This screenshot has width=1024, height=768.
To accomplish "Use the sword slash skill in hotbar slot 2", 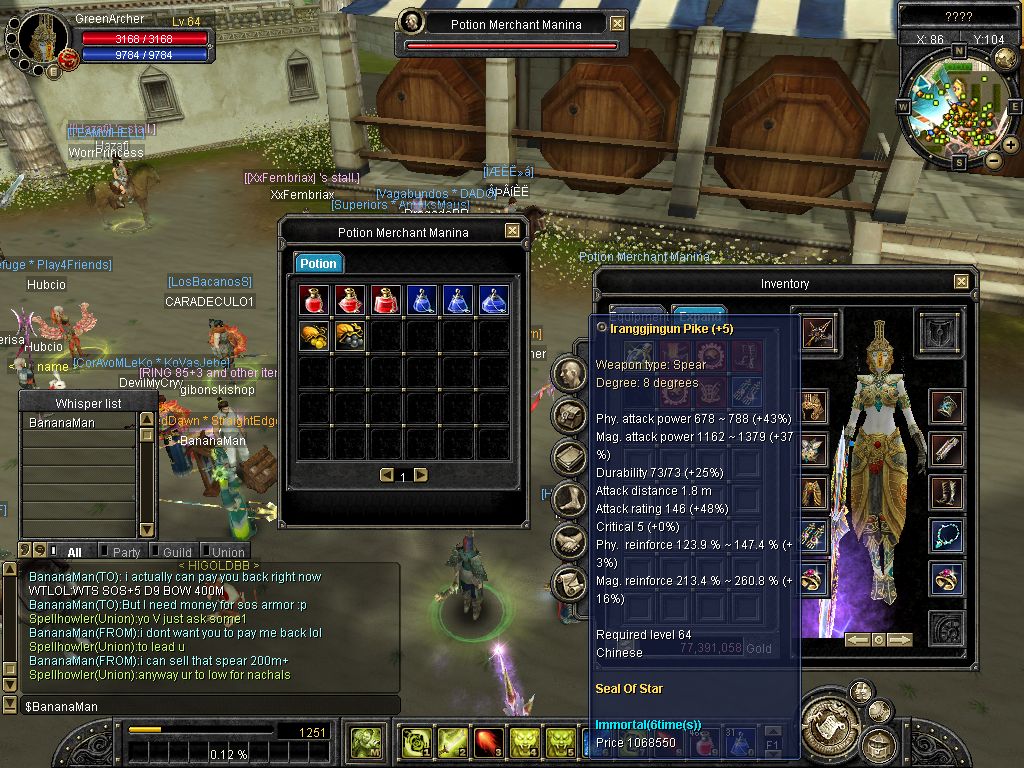I will tap(453, 742).
